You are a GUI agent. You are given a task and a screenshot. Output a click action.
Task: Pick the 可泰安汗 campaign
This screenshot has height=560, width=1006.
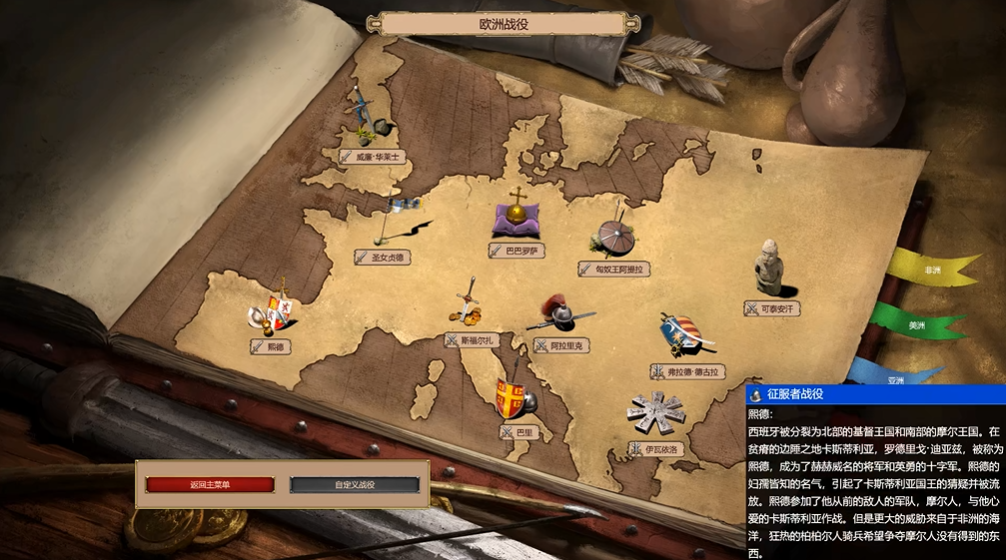tap(771, 309)
